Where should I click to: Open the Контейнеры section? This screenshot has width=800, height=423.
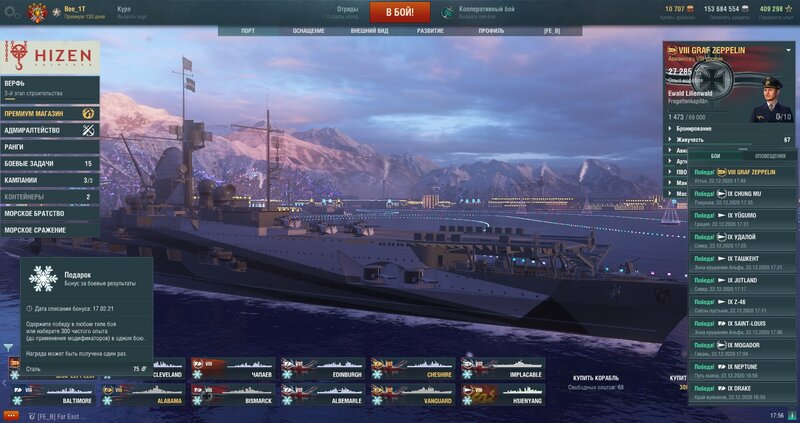click(48, 197)
